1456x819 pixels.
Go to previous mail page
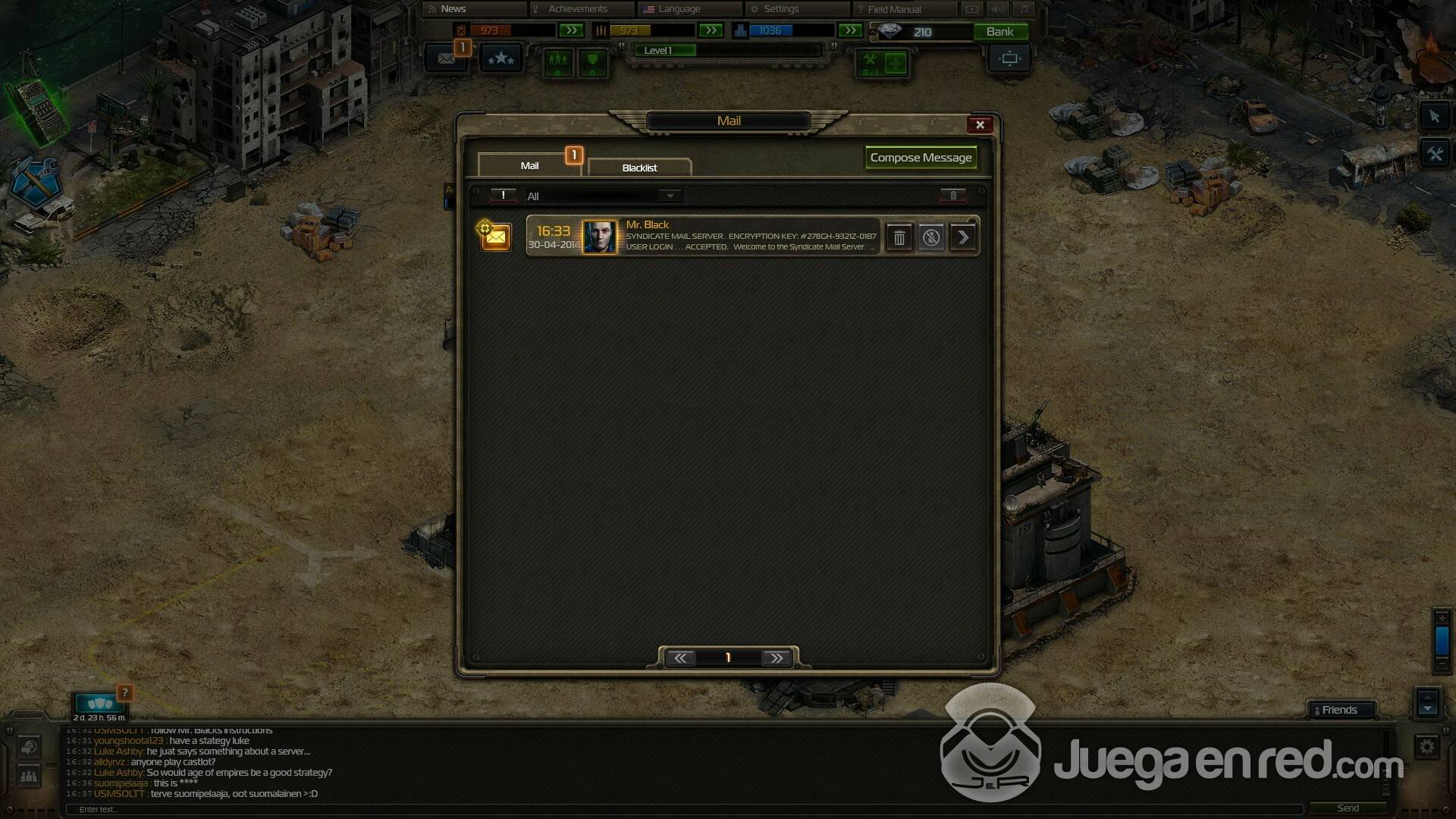680,658
